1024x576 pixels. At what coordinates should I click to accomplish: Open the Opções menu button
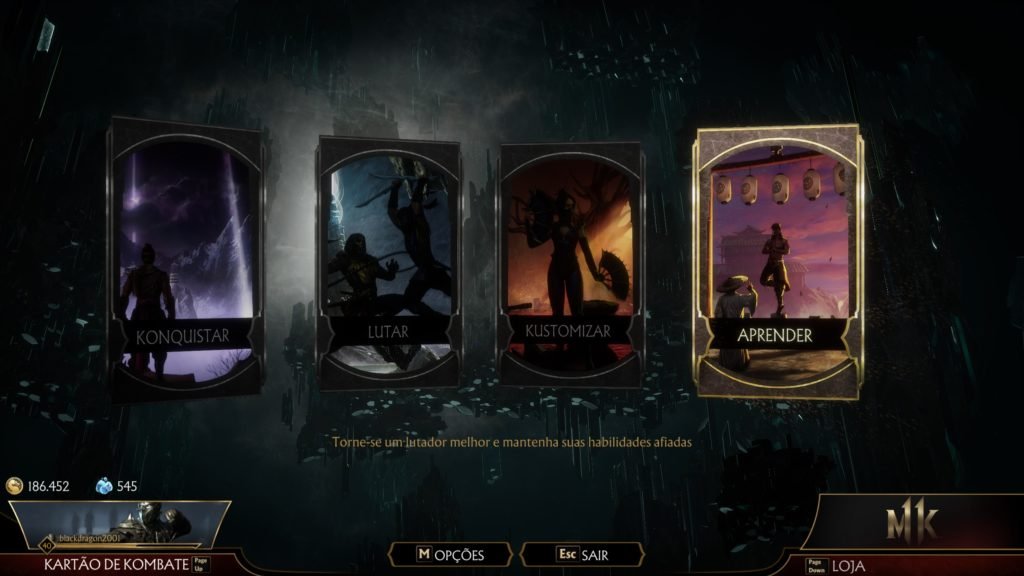(451, 554)
